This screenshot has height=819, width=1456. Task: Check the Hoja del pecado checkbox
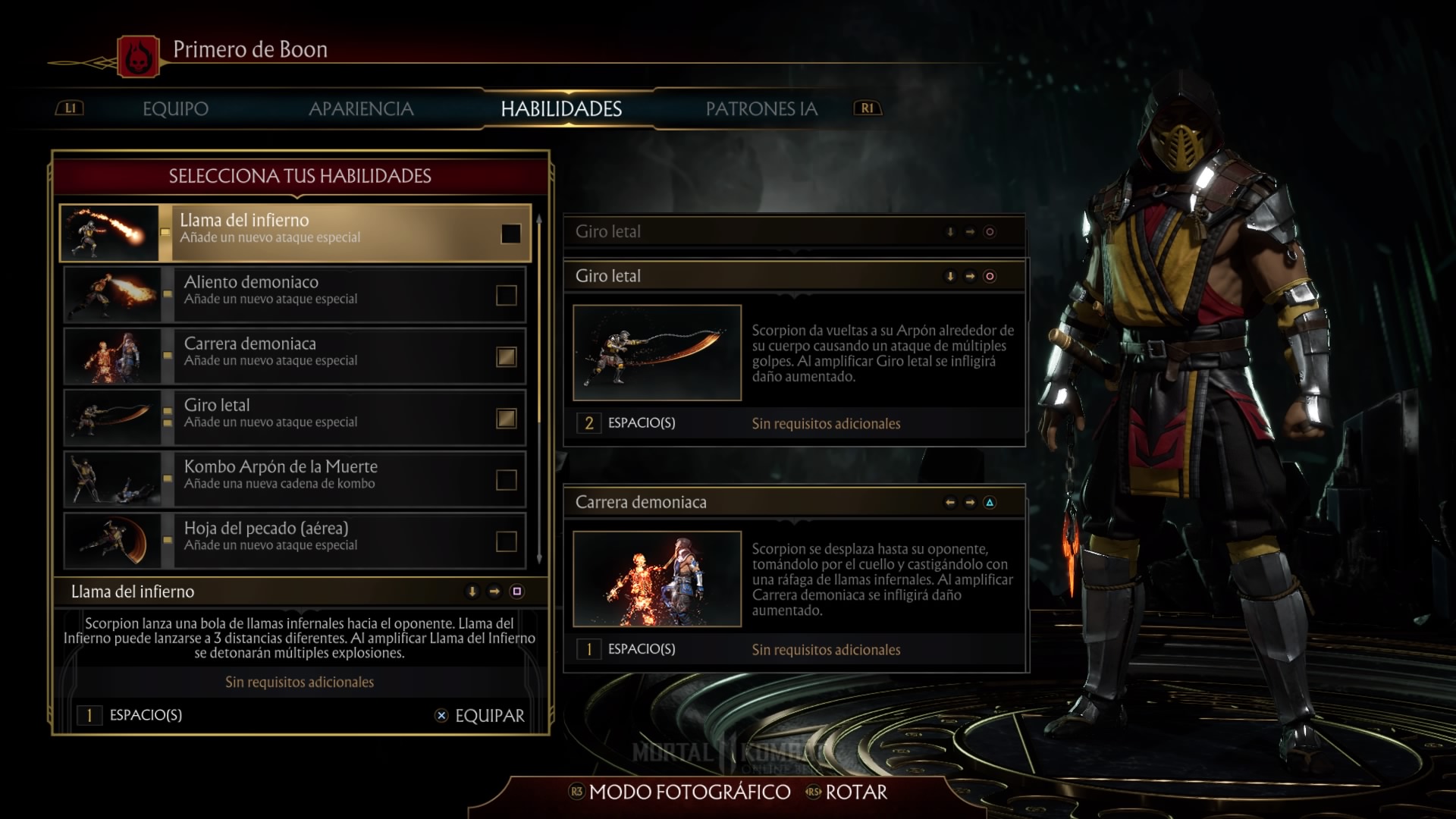pyautogui.click(x=506, y=541)
